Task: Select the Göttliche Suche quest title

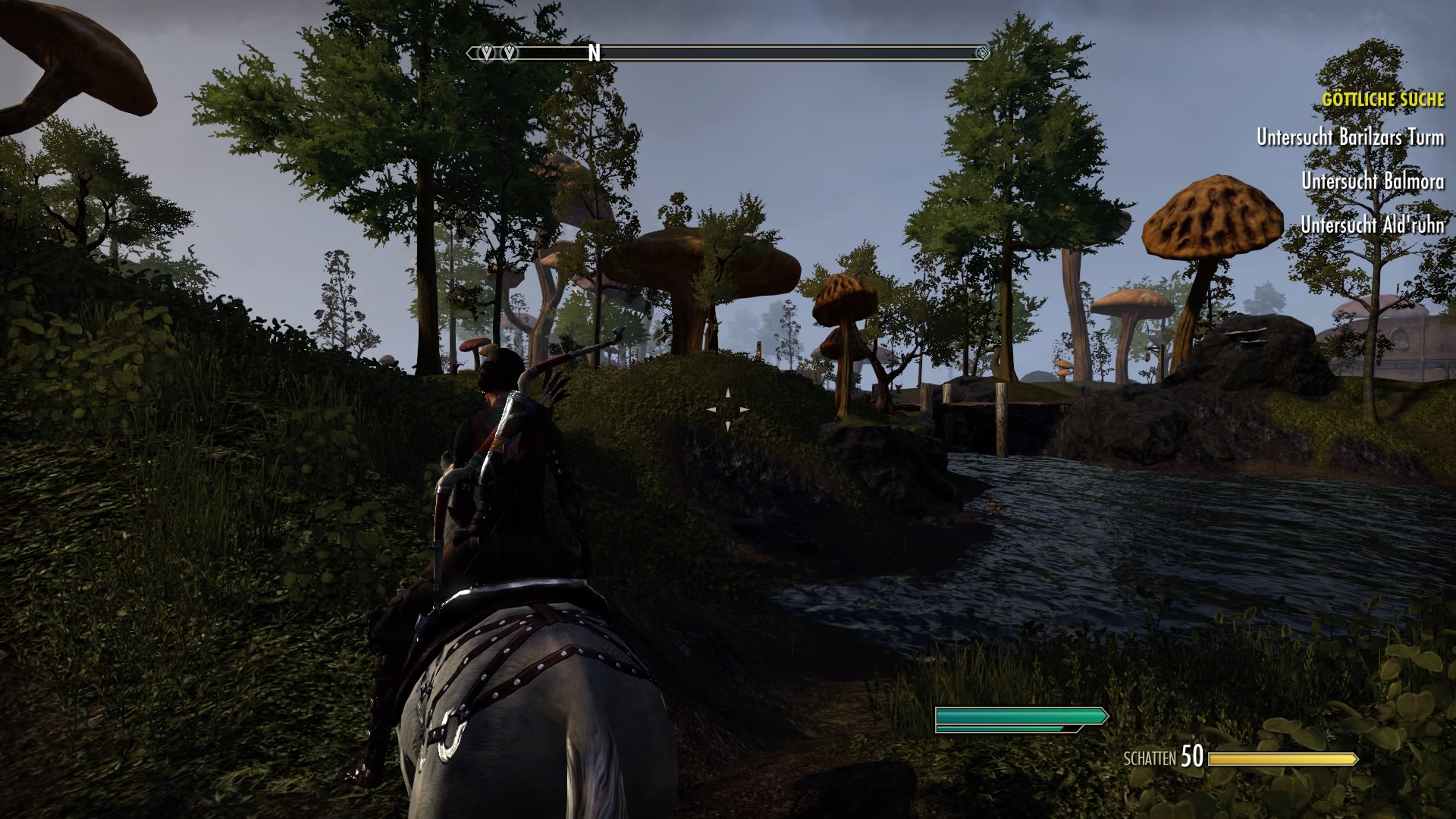Action: [x=1383, y=100]
